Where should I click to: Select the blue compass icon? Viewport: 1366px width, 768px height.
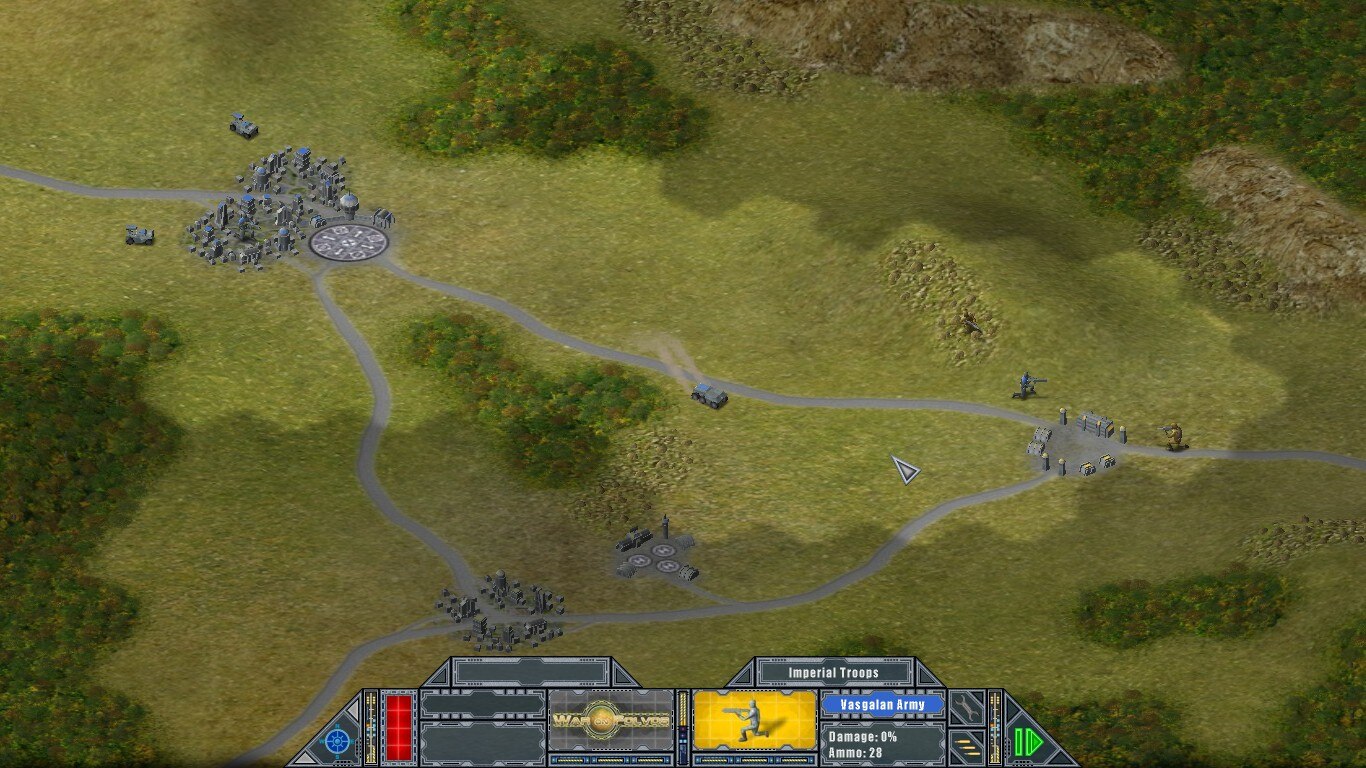[x=339, y=741]
